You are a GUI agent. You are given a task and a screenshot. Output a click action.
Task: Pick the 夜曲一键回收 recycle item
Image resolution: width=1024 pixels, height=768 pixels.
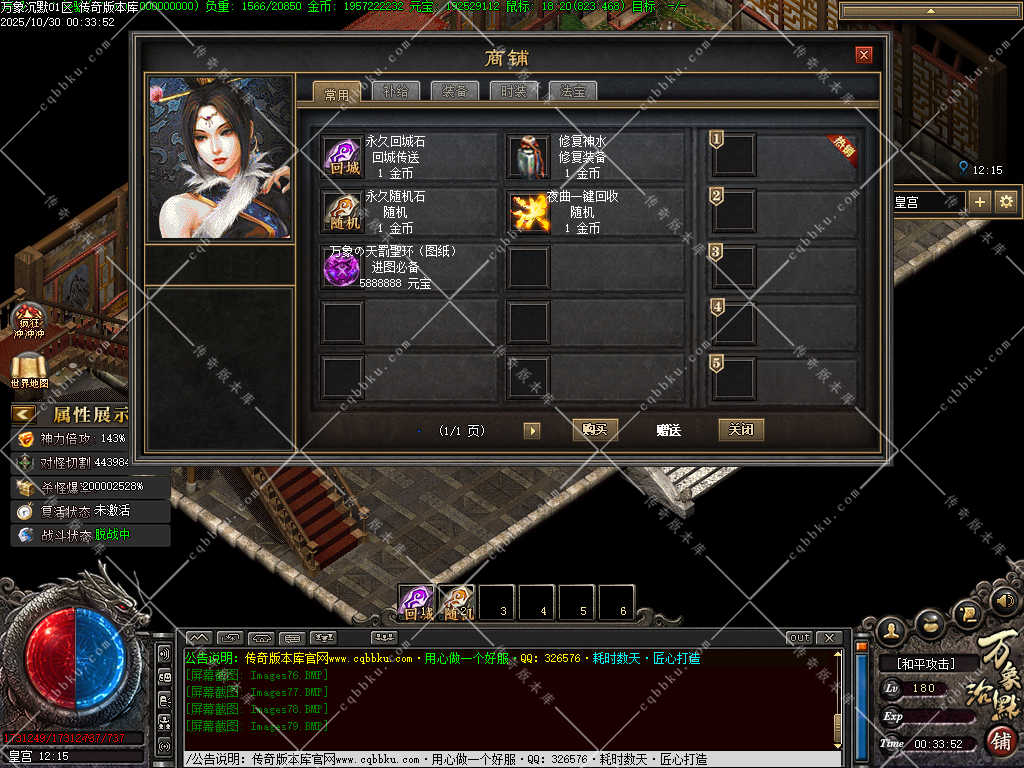pyautogui.click(x=530, y=212)
